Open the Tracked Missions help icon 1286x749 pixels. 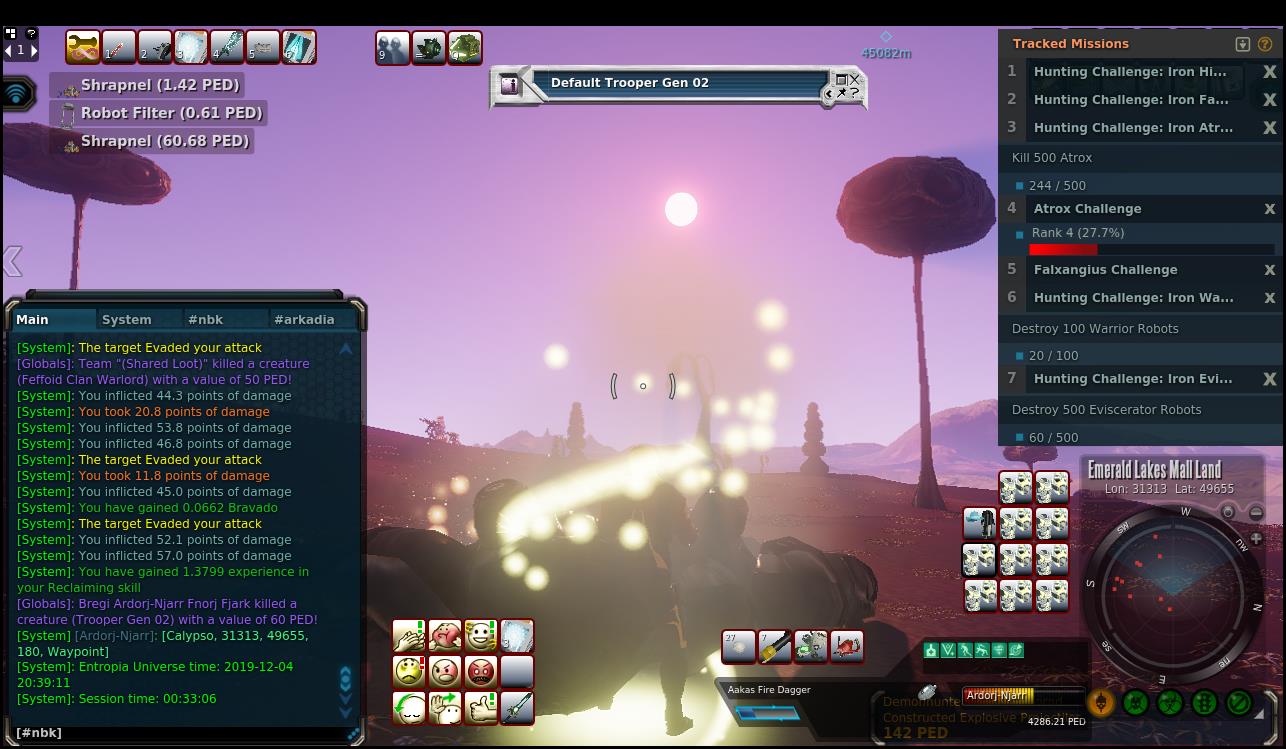tap(1265, 44)
